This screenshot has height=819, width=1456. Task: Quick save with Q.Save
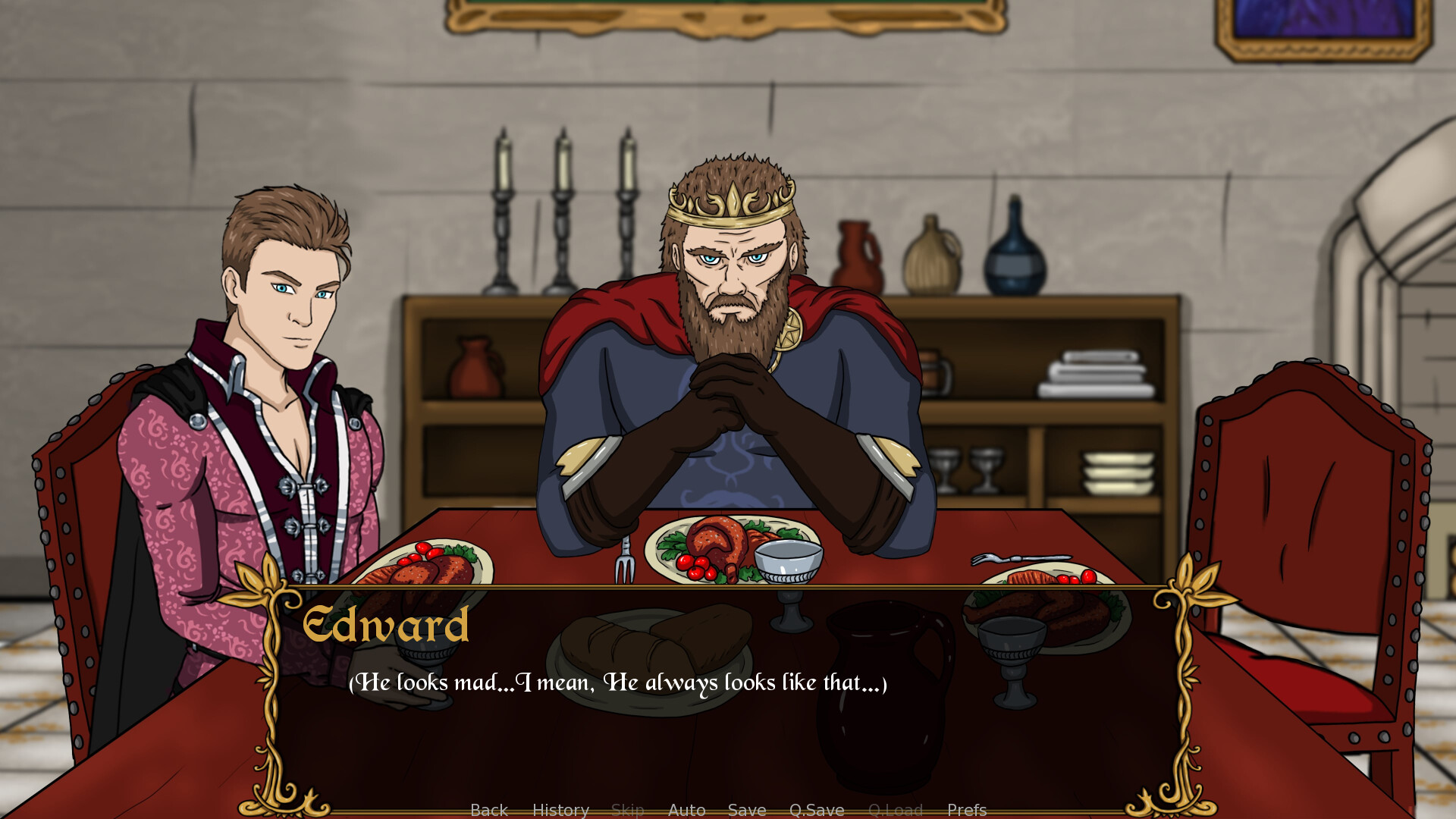click(816, 810)
